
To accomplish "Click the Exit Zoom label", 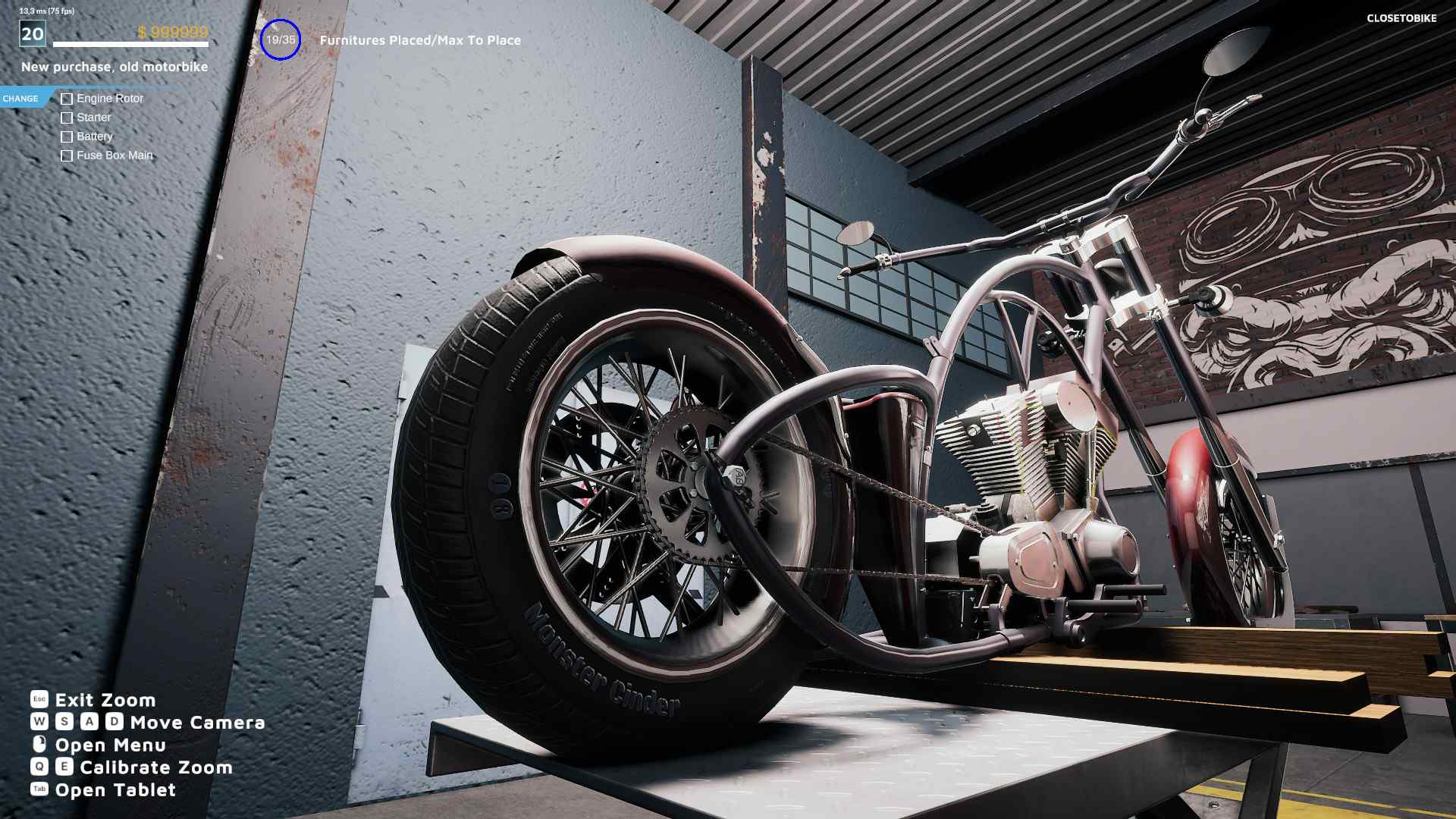I will tap(106, 700).
